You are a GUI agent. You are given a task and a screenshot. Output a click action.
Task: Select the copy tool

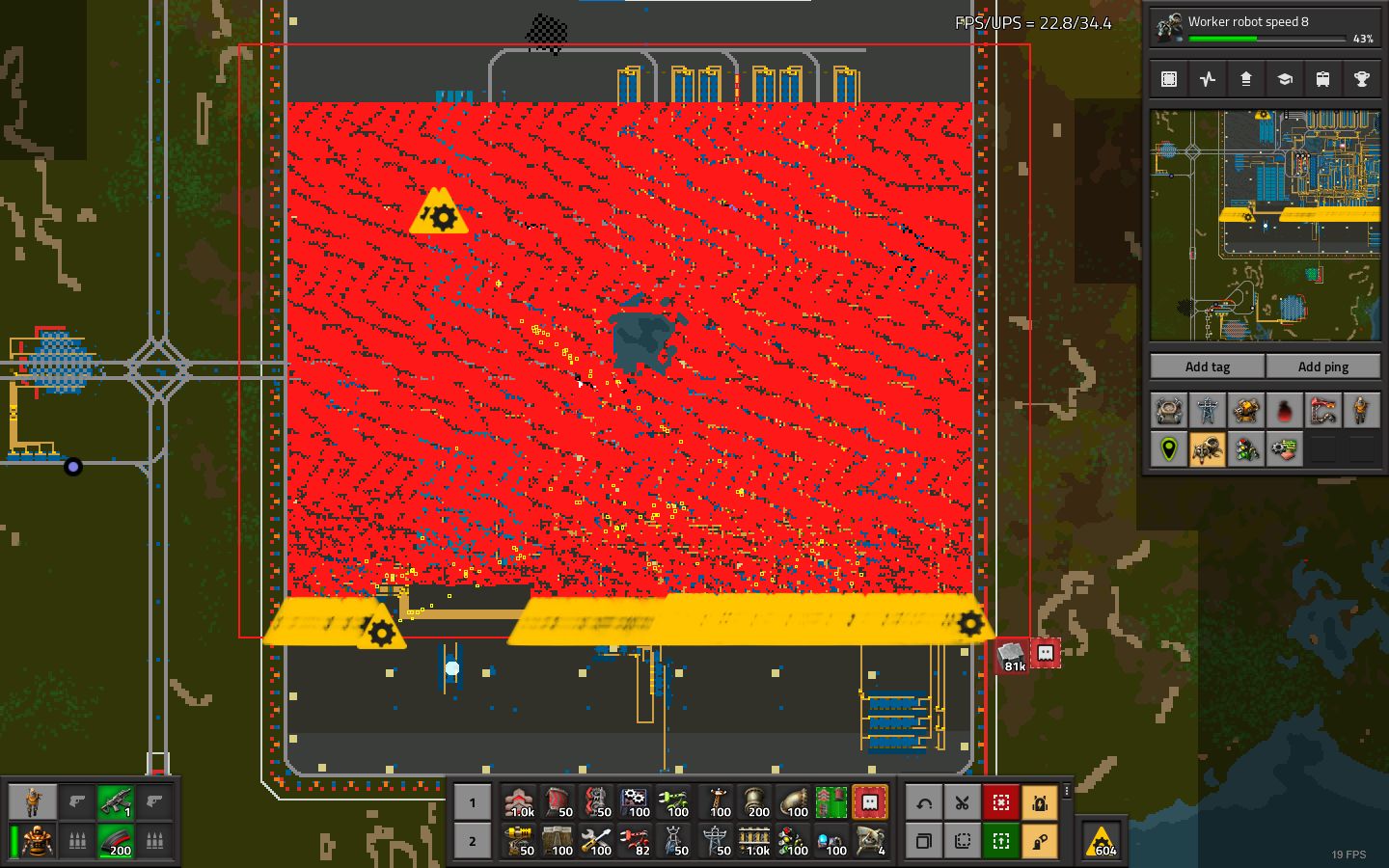click(923, 842)
